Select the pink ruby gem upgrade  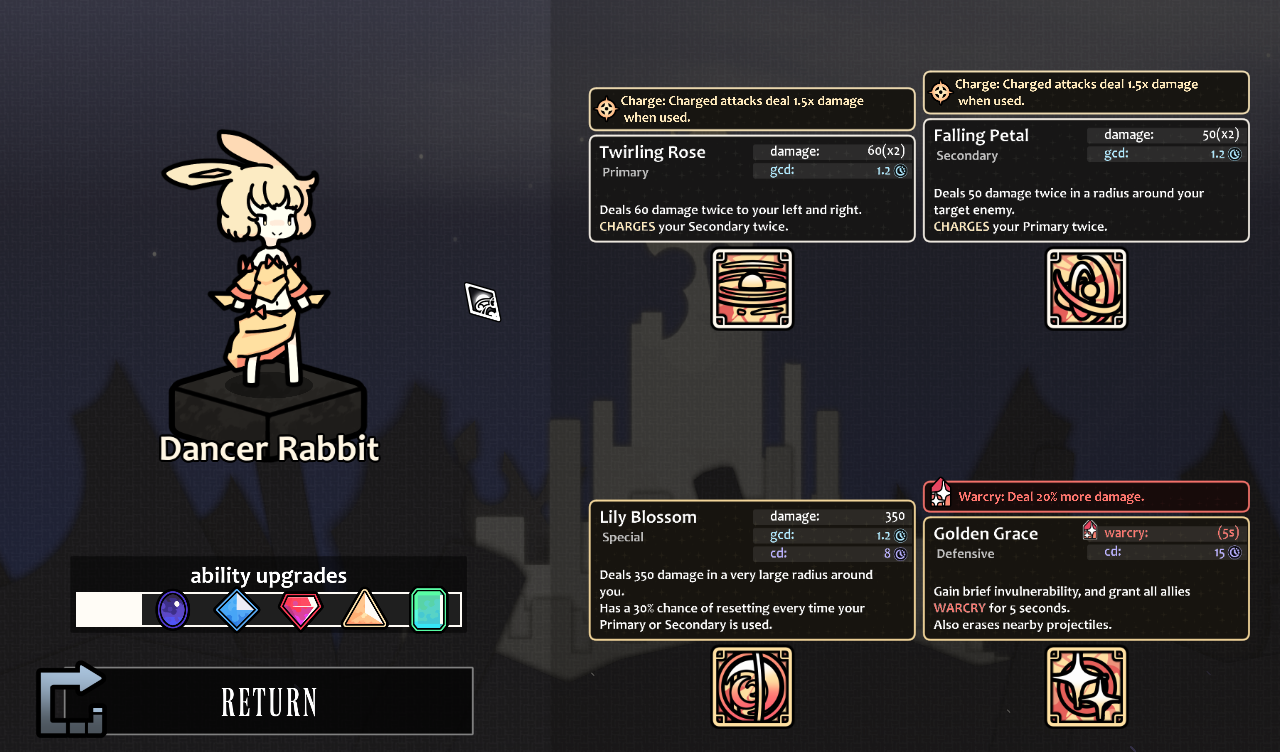point(301,609)
